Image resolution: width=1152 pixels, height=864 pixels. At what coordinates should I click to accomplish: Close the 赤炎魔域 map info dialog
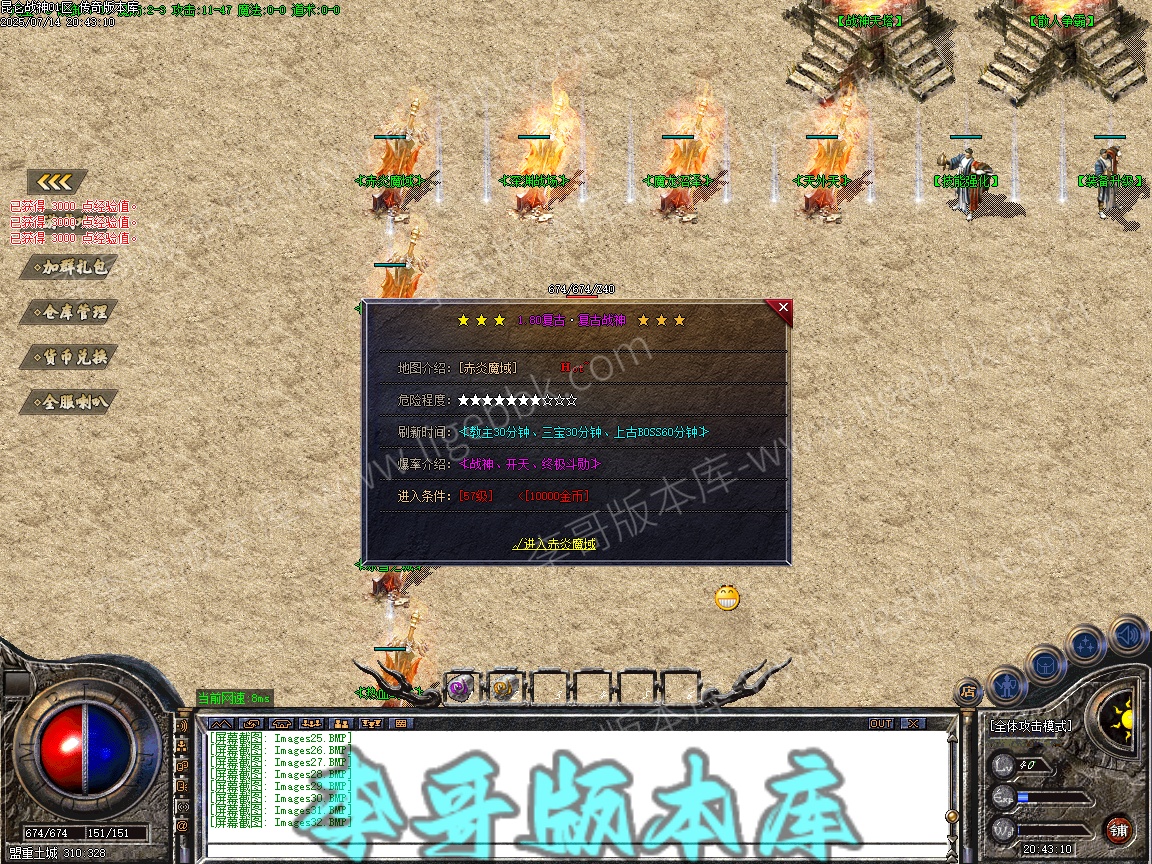point(783,308)
